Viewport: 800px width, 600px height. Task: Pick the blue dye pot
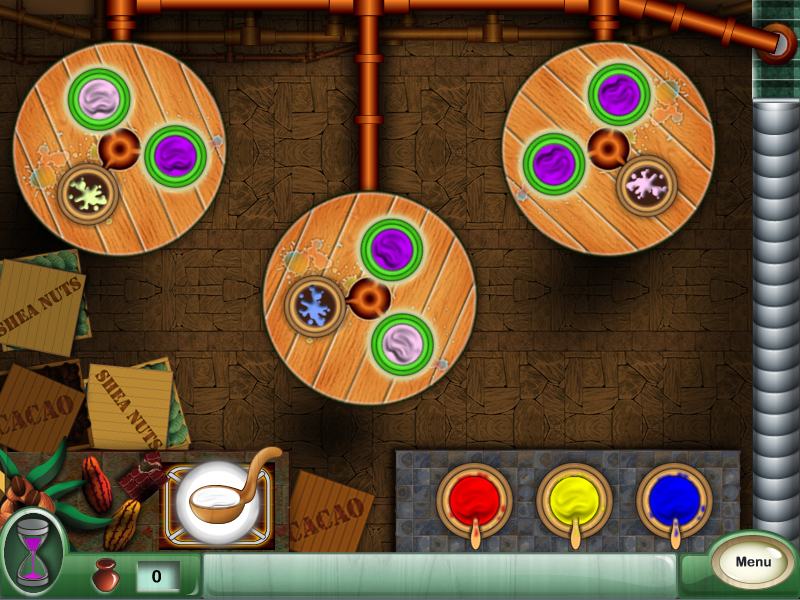point(674,497)
